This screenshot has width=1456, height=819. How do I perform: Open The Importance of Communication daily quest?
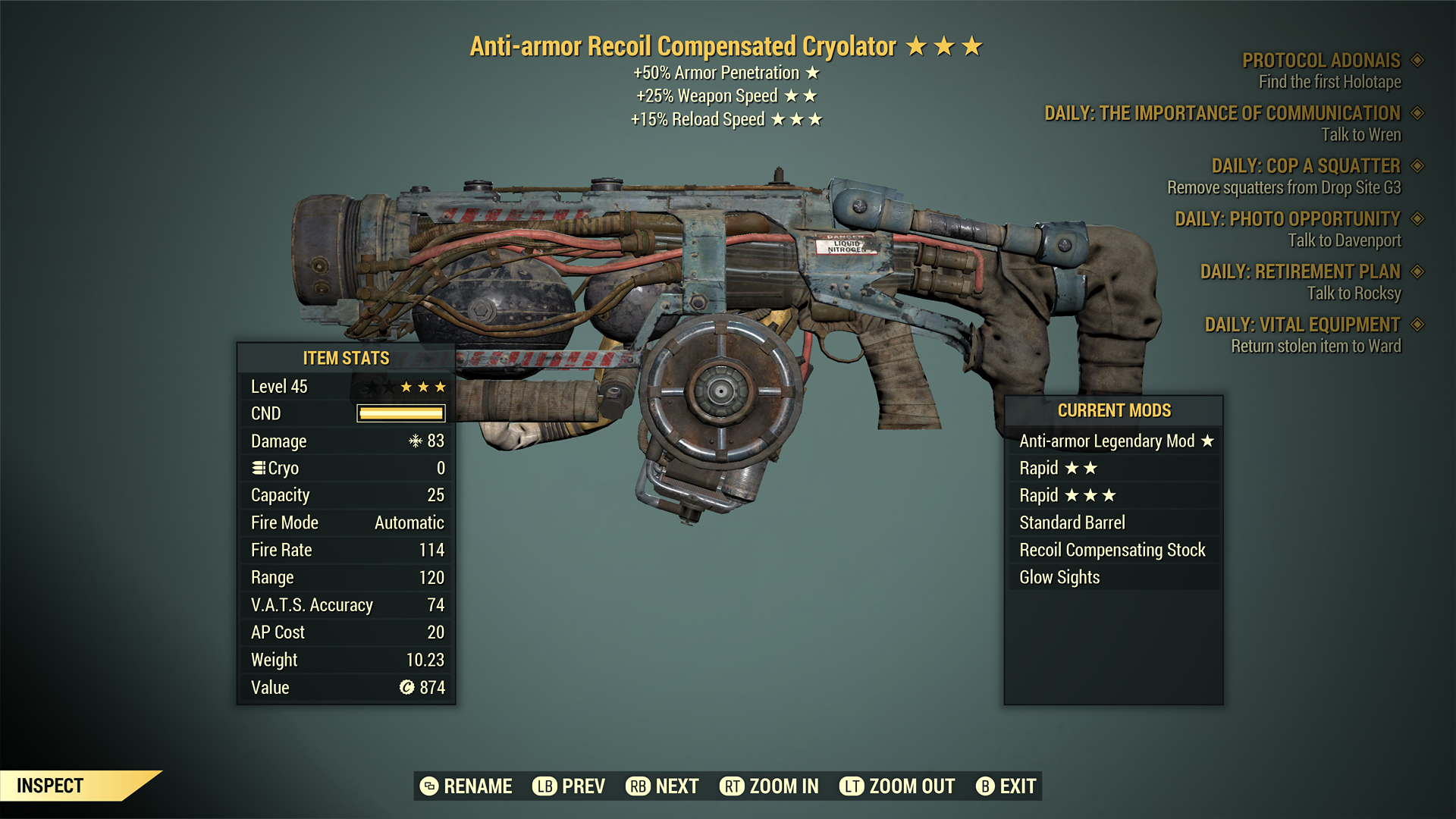[1222, 114]
